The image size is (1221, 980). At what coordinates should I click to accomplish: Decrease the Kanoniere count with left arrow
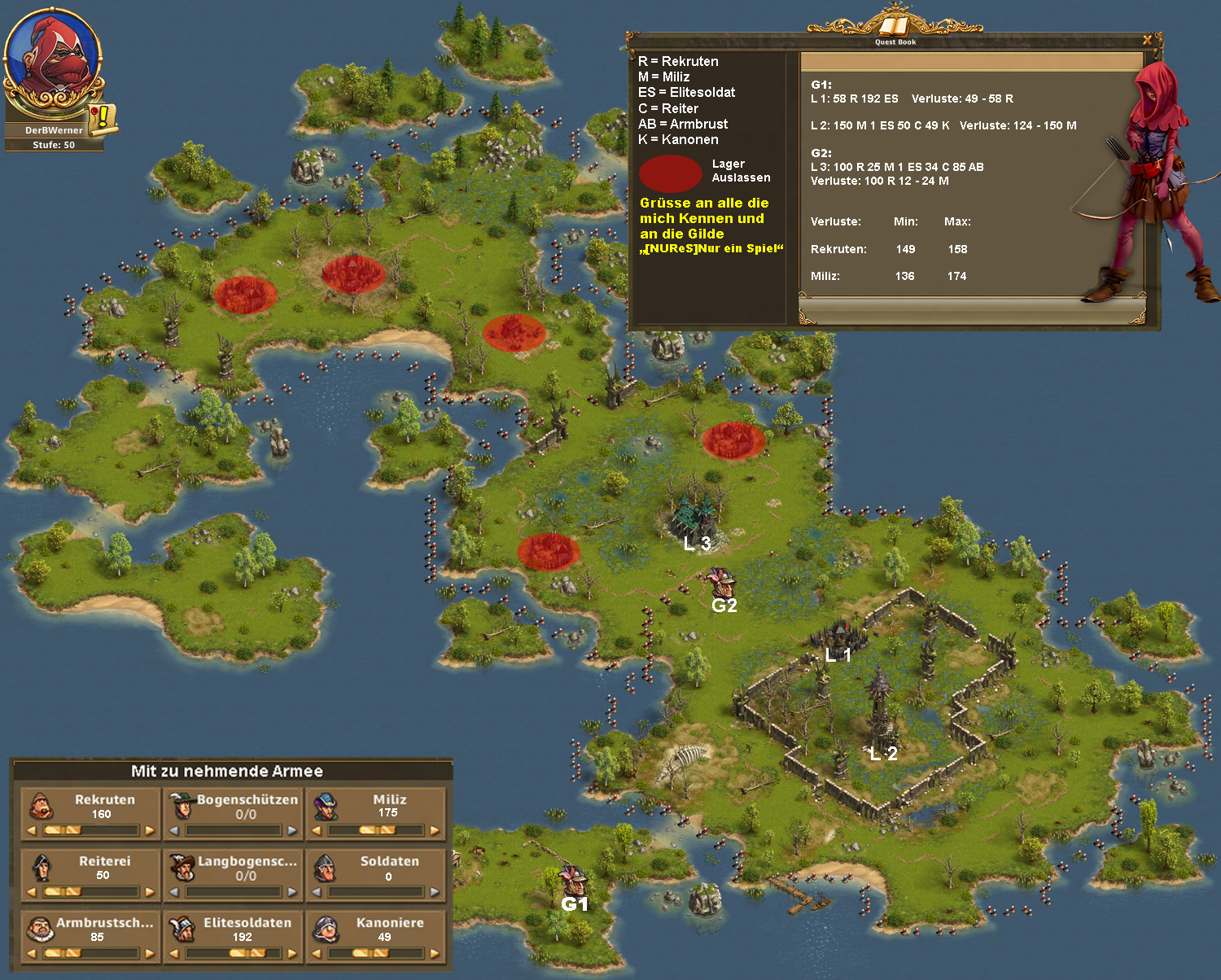[x=317, y=953]
